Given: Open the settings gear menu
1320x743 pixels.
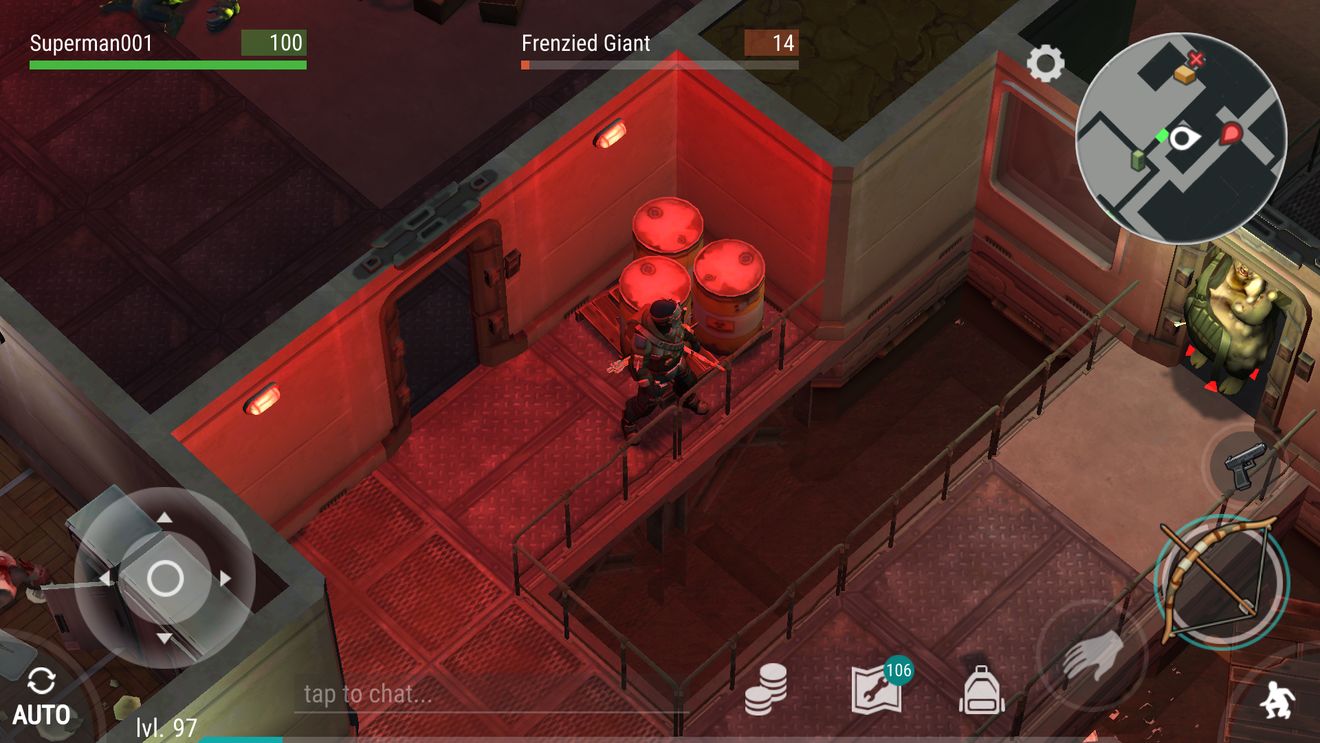Looking at the screenshot, I should pos(1045,65).
